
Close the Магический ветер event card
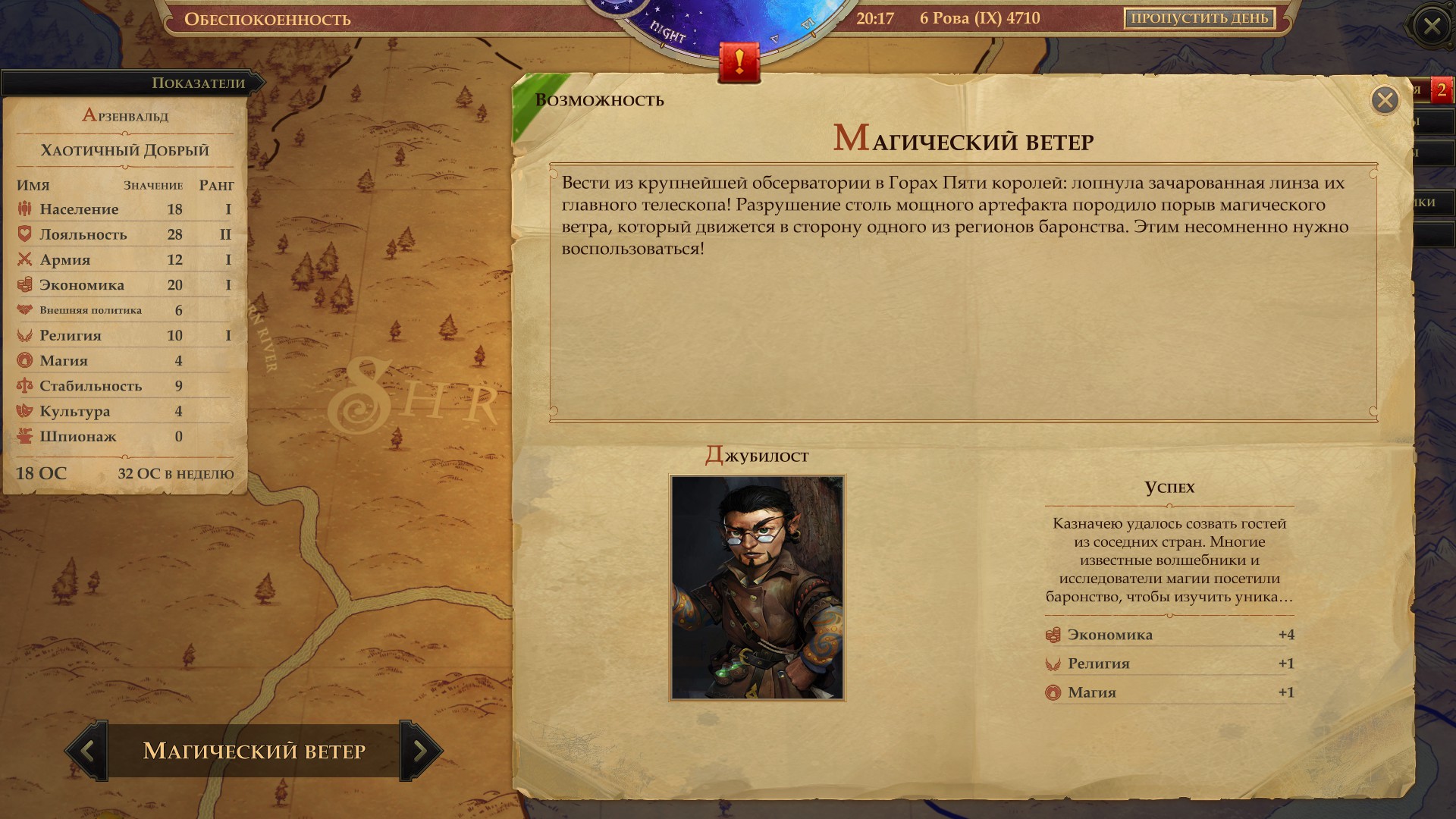(x=1387, y=99)
